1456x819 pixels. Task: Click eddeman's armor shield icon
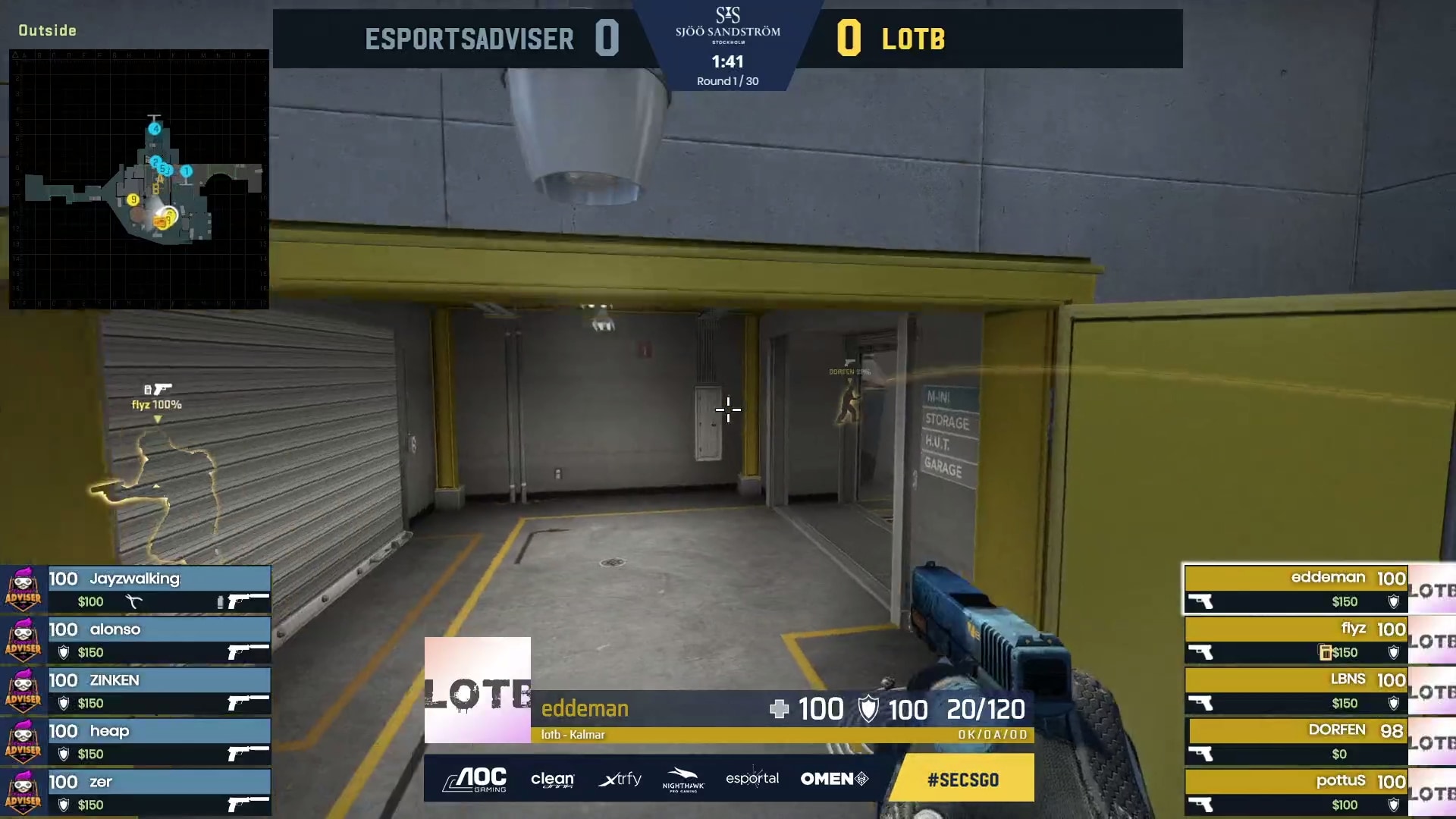[x=1393, y=601]
